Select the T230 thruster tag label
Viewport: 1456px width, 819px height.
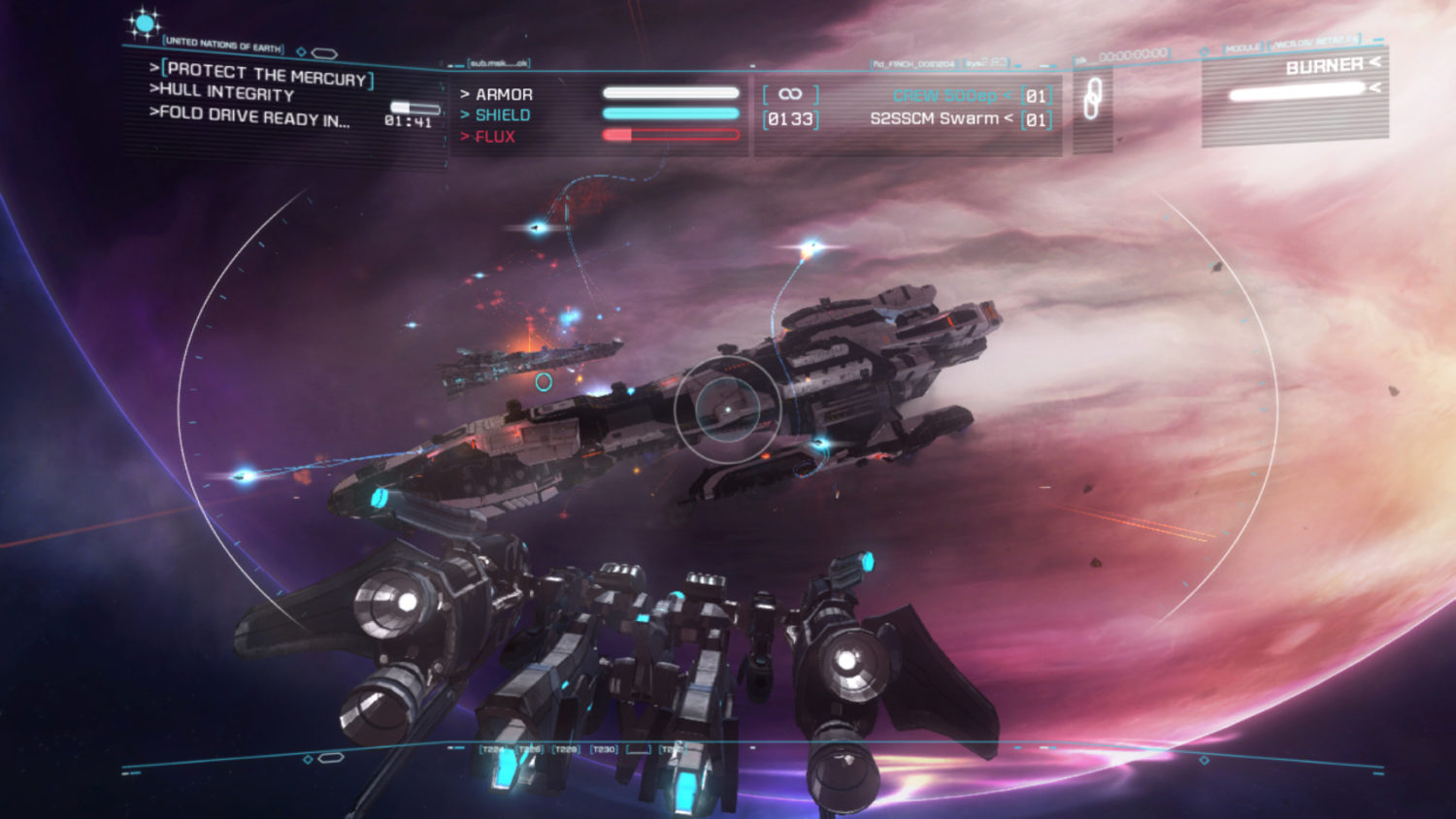click(604, 749)
